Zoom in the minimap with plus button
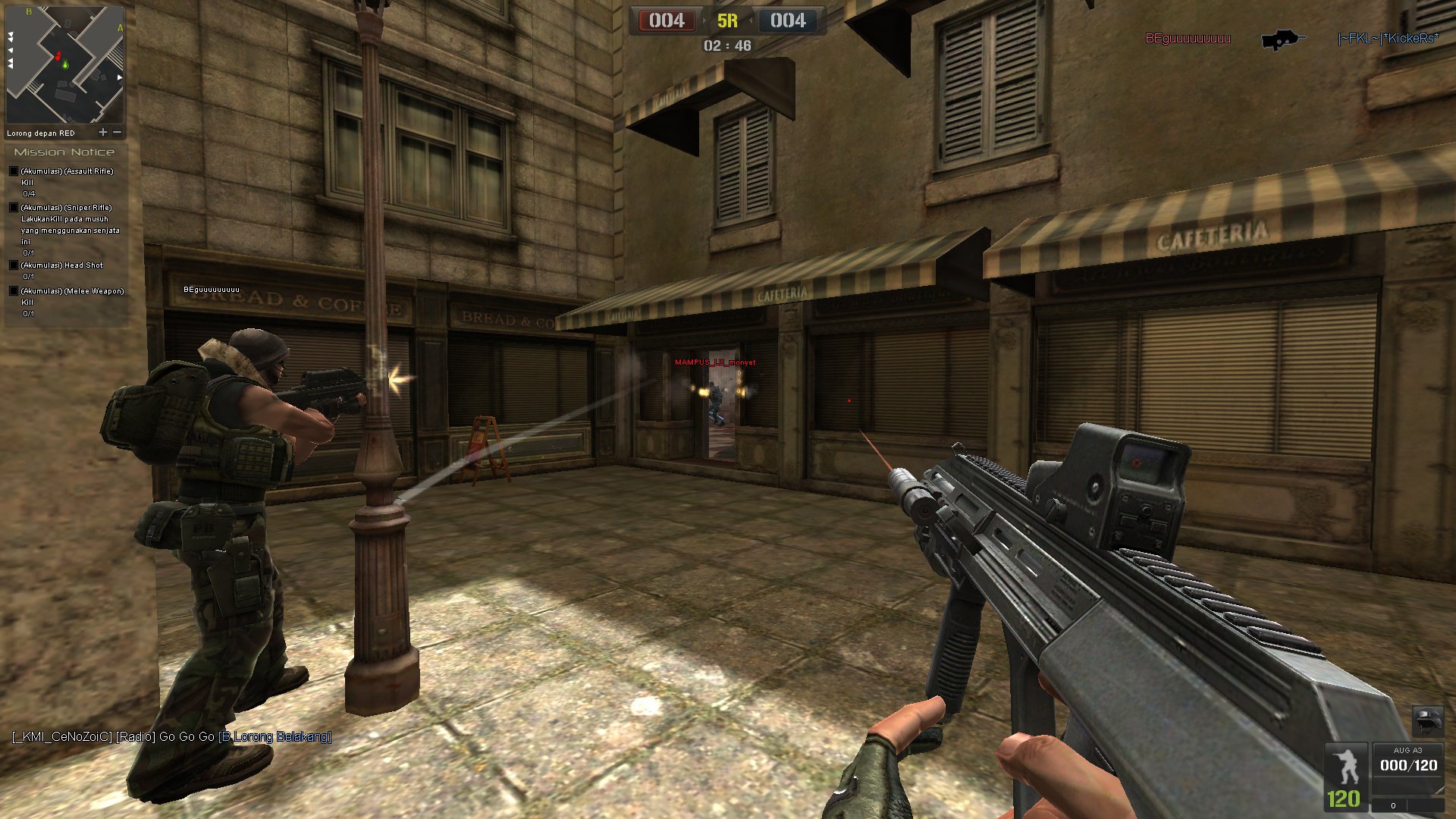Viewport: 1456px width, 819px height. click(103, 132)
